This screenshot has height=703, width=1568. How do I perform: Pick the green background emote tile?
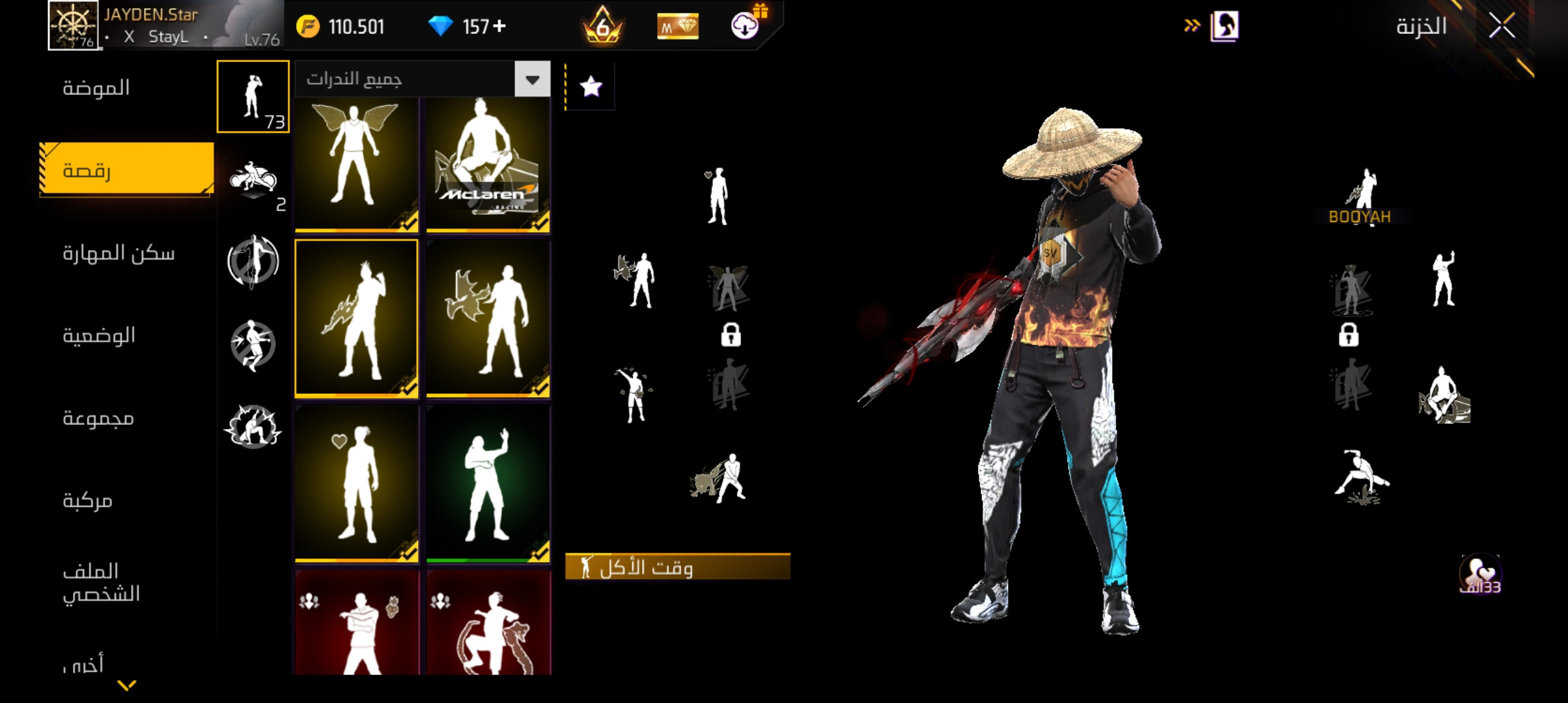click(488, 484)
